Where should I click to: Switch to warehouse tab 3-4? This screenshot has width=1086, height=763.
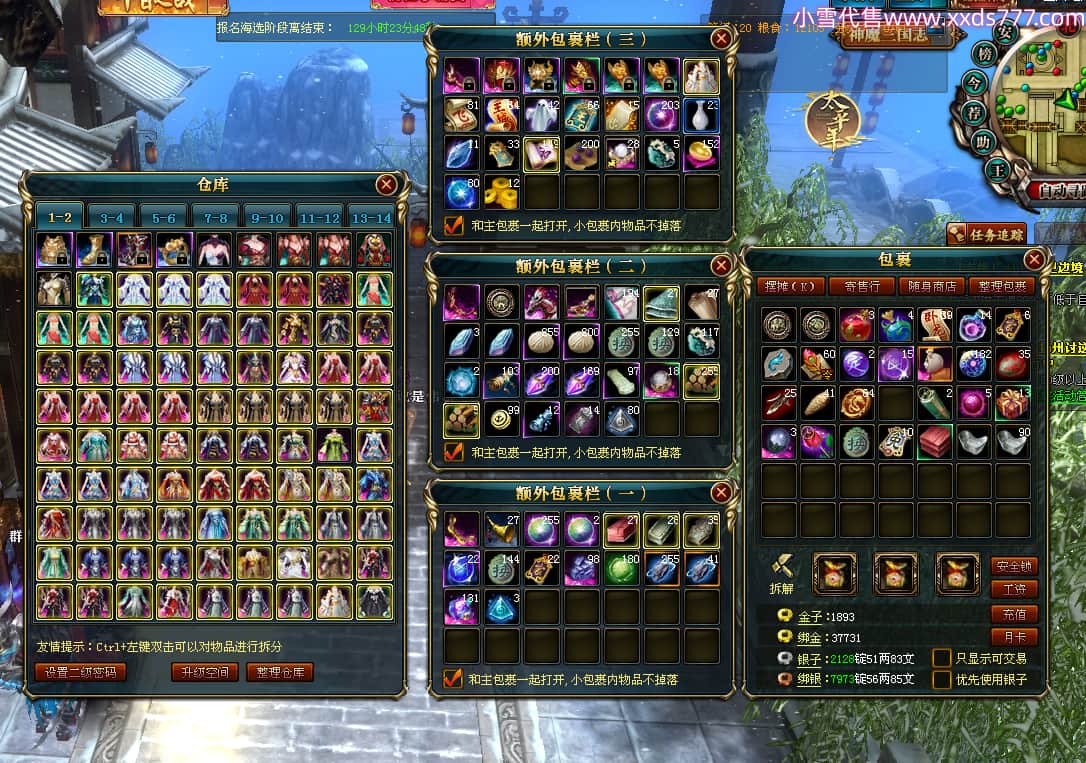tap(112, 217)
